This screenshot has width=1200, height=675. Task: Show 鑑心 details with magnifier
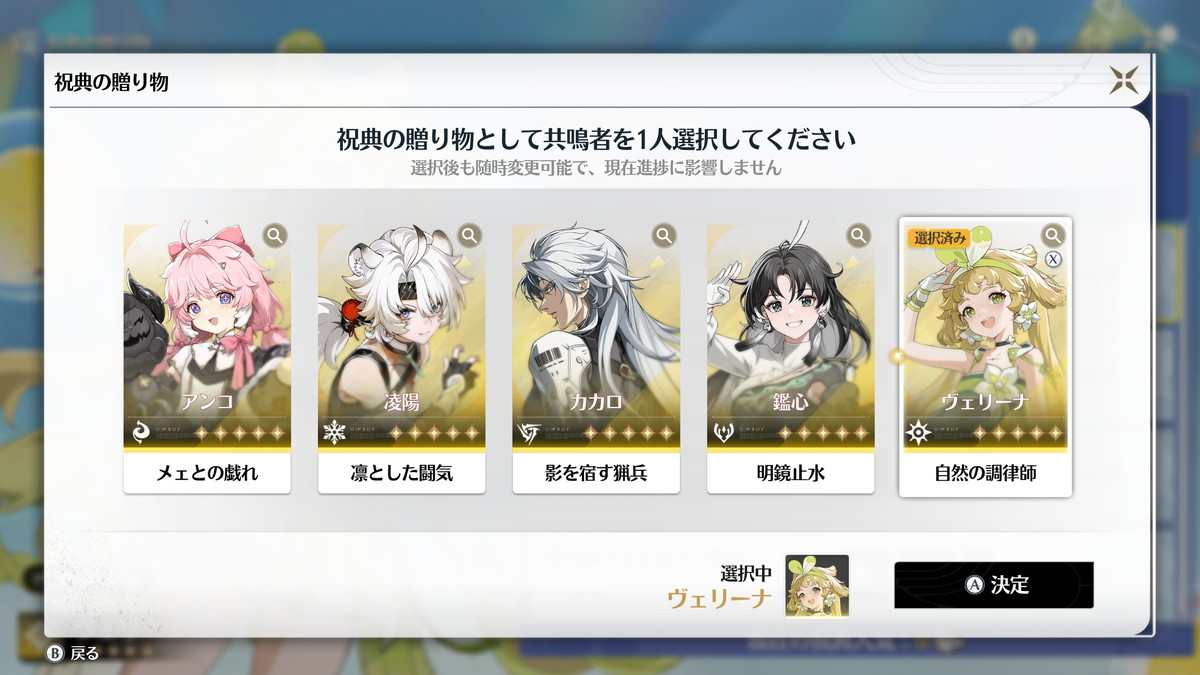[859, 236]
